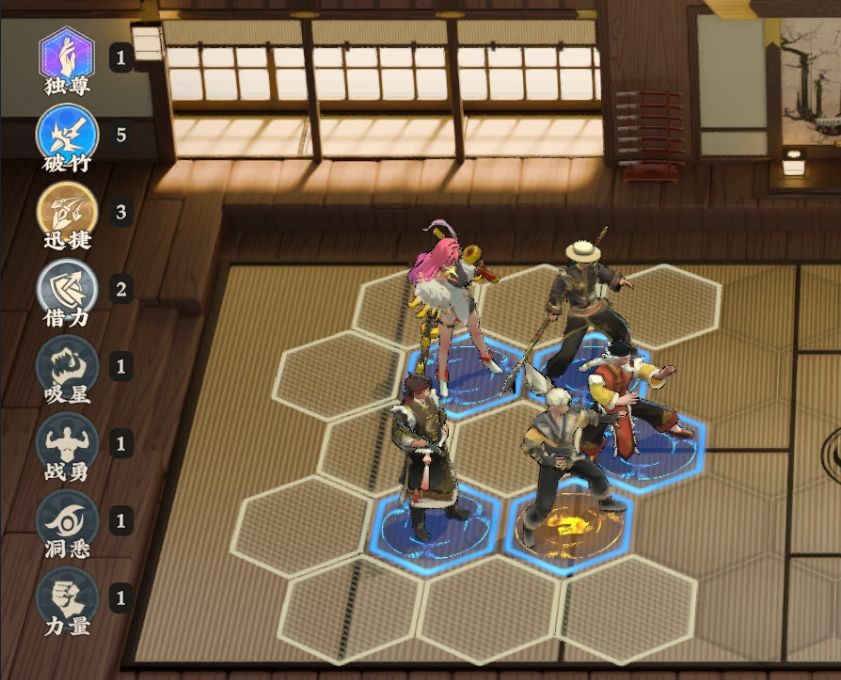The width and height of the screenshot is (841, 680).
Task: Select the pink-haired unit on the board
Action: 448,300
